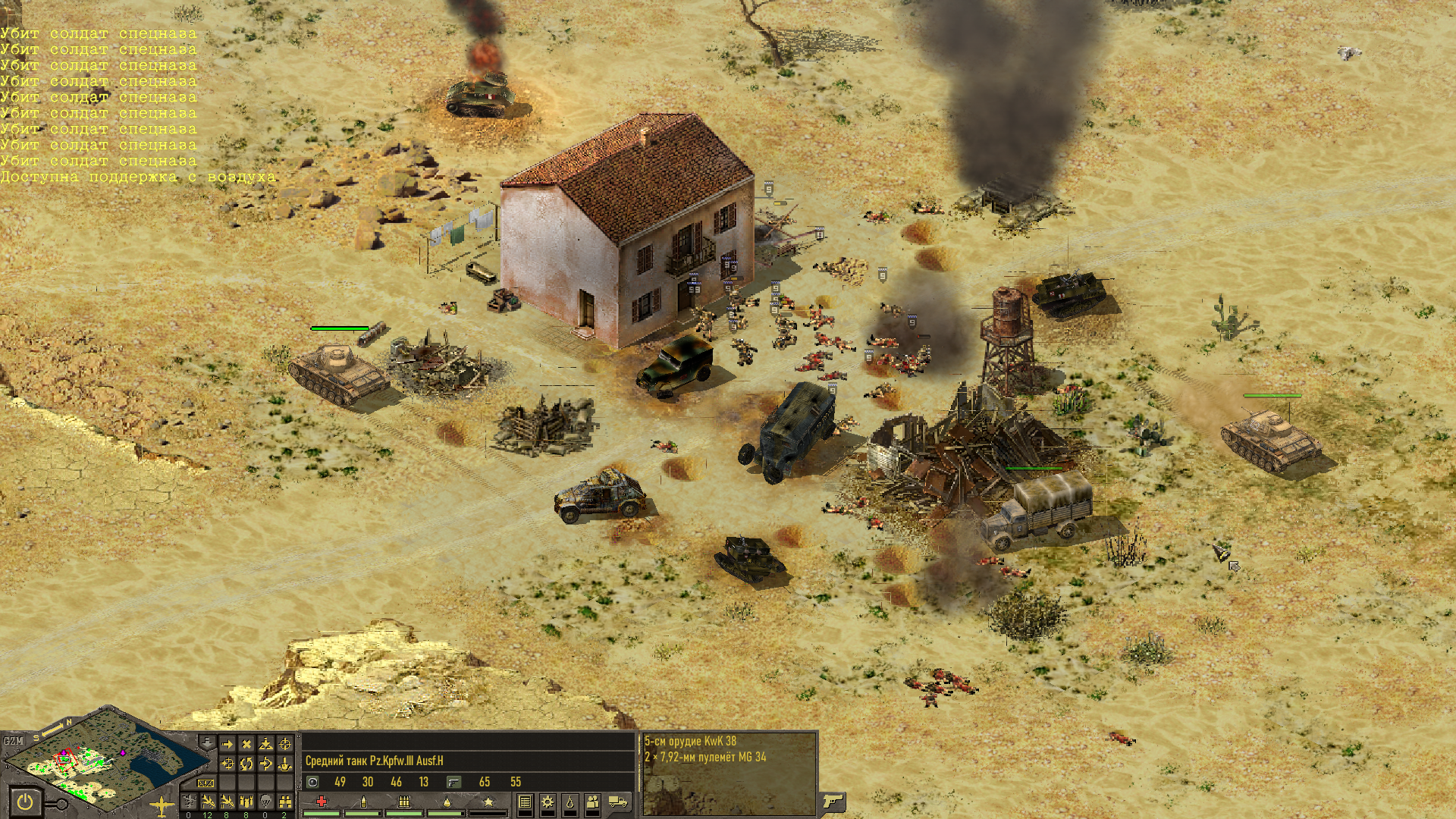1456x819 pixels.
Task: Select the crew icon with two figures
Action: pyautogui.click(x=593, y=802)
